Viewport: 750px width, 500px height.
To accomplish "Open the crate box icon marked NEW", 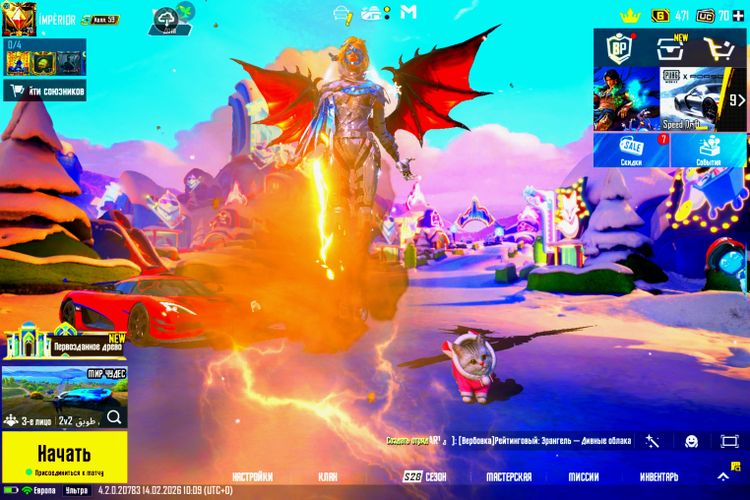I will 670,48.
